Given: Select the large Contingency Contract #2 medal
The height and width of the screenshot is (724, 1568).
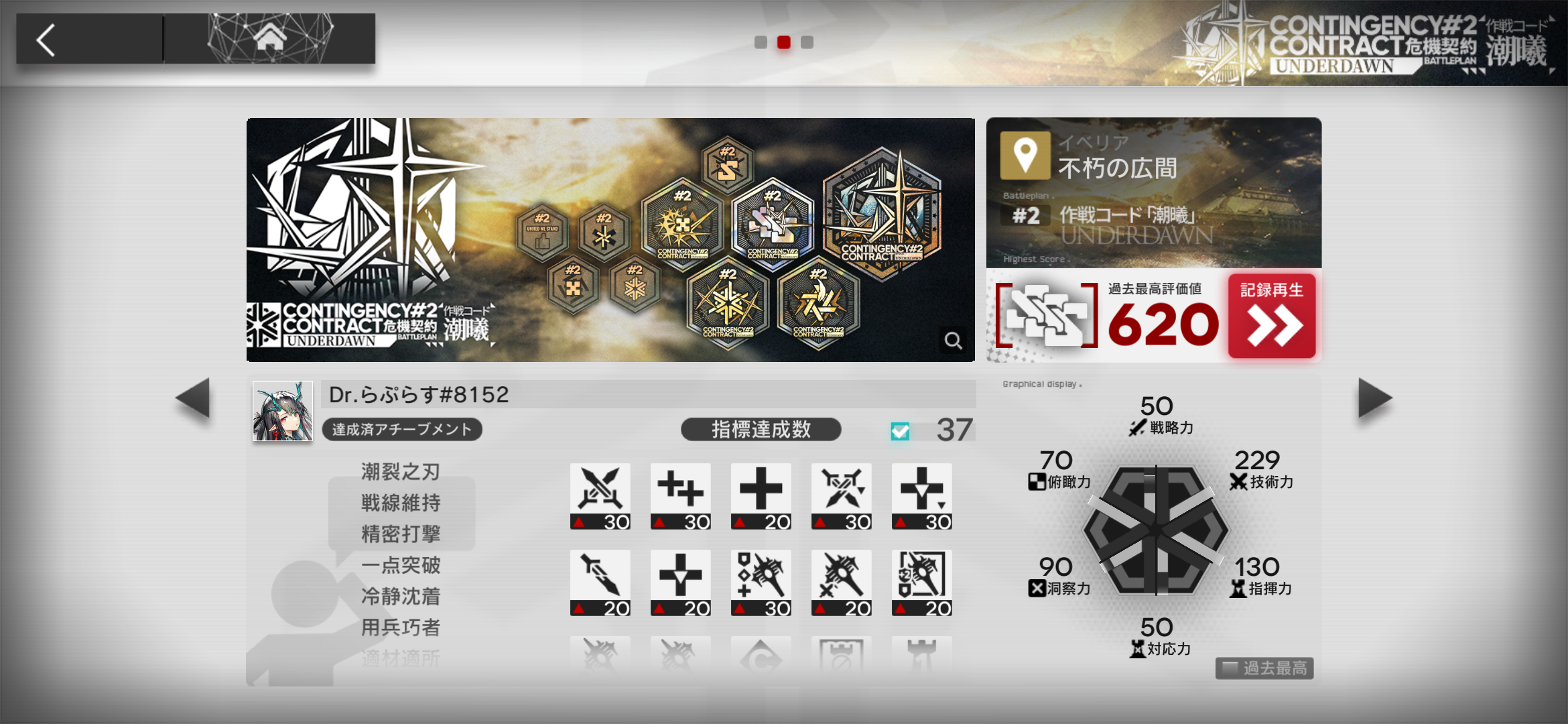Looking at the screenshot, I should point(882,213).
